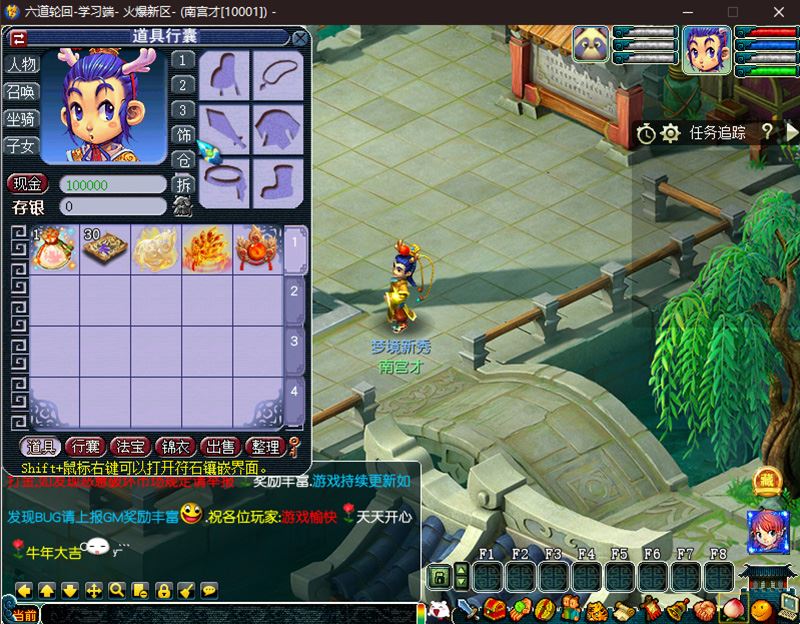Click the 现金 cash button

tap(27, 184)
